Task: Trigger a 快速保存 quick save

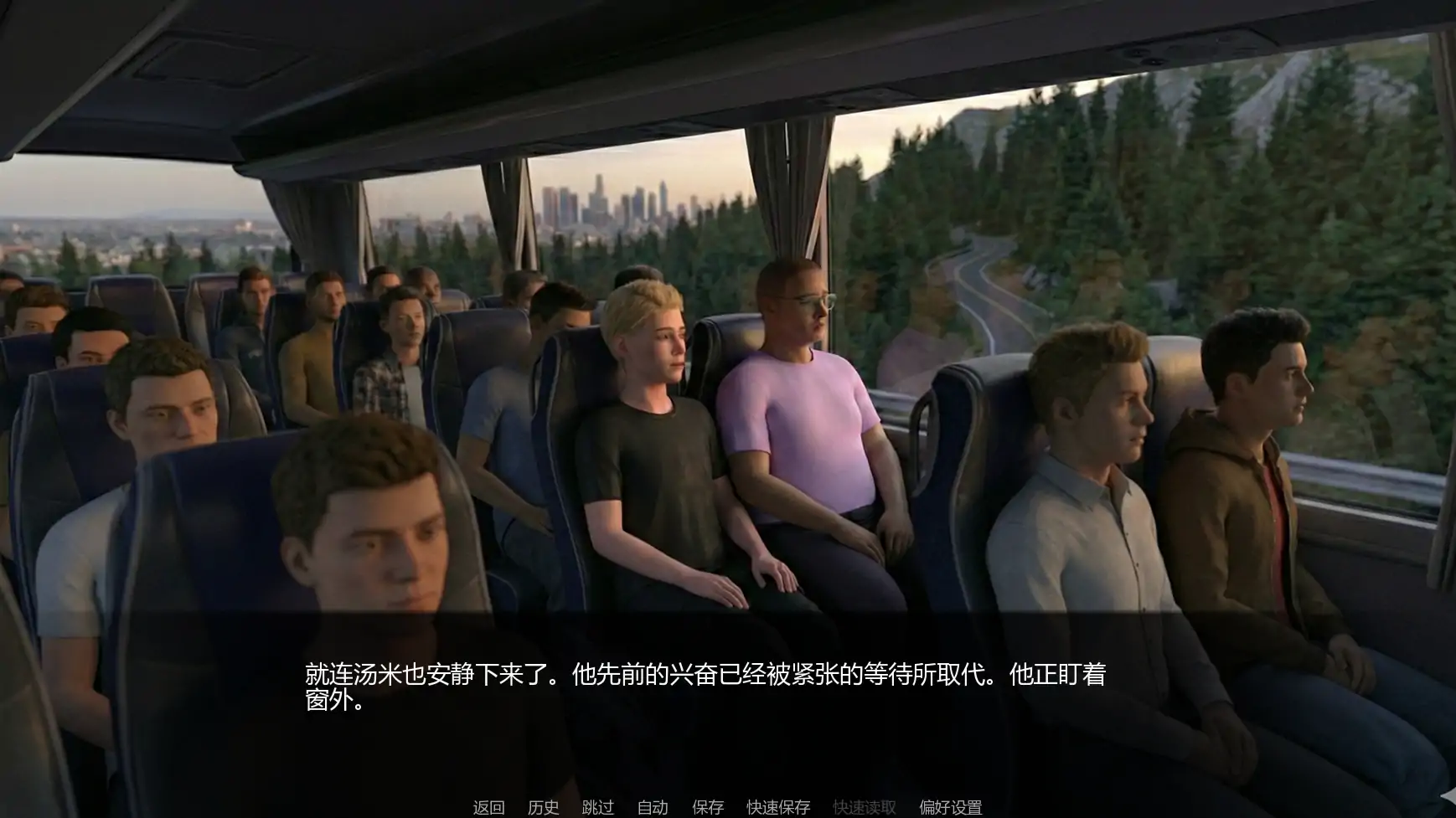Action: 777,807
